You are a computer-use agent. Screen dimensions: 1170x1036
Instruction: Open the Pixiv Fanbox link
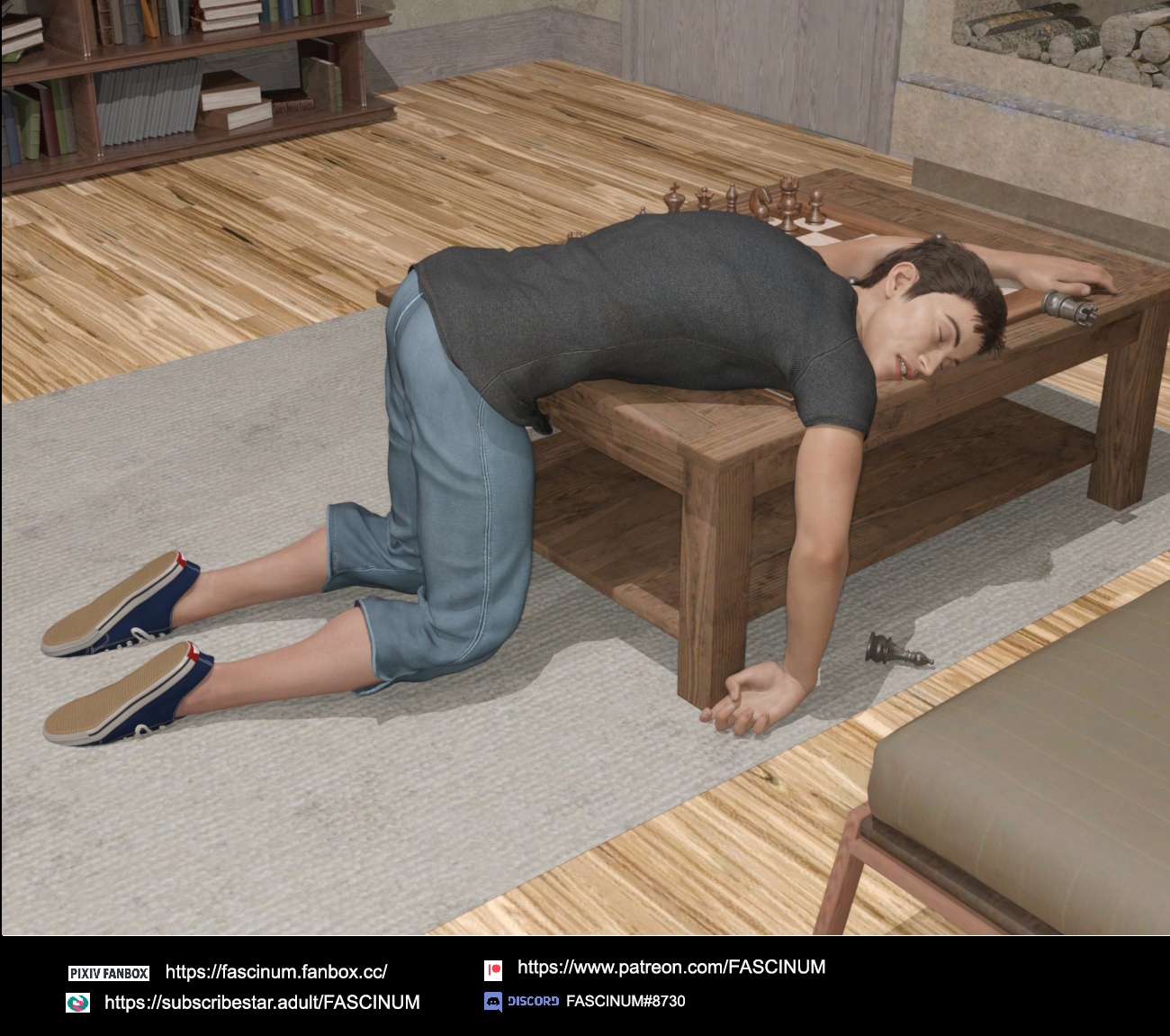pyautogui.click(x=276, y=972)
